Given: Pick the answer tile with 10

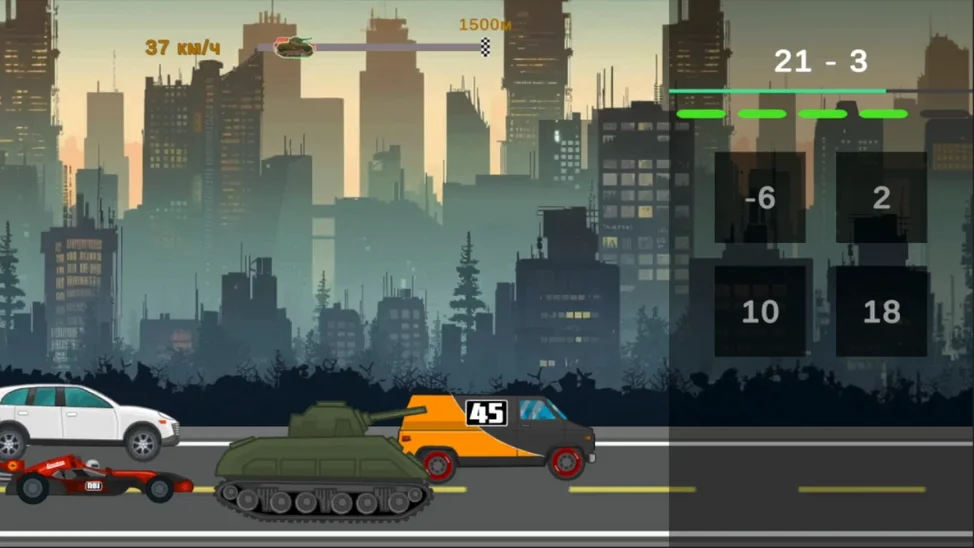Looking at the screenshot, I should click(x=760, y=312).
